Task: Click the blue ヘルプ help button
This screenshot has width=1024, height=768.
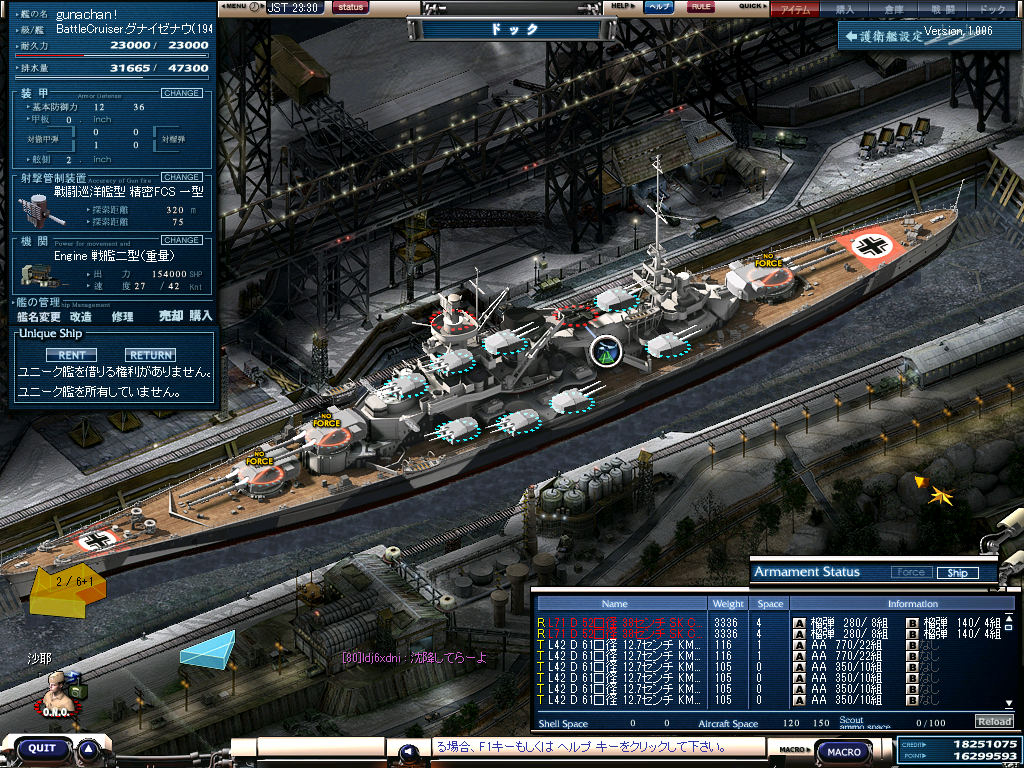Action: pyautogui.click(x=658, y=7)
